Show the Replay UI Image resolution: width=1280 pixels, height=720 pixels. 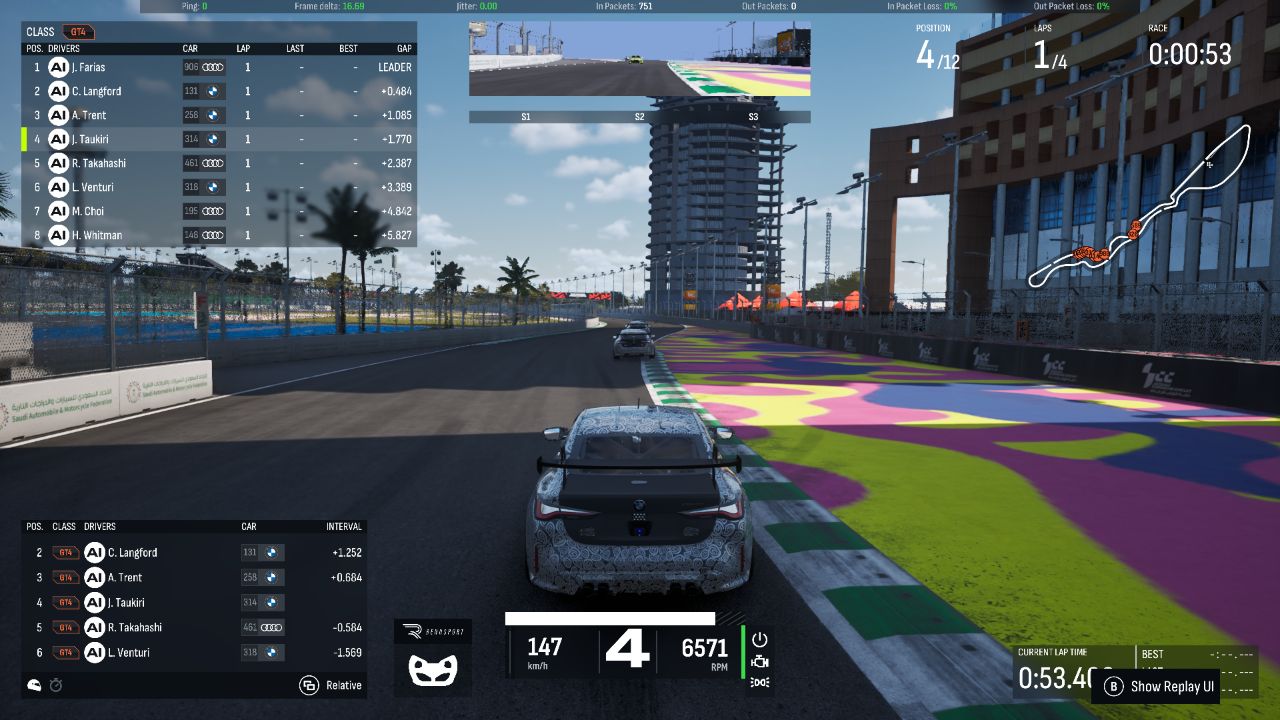1161,687
